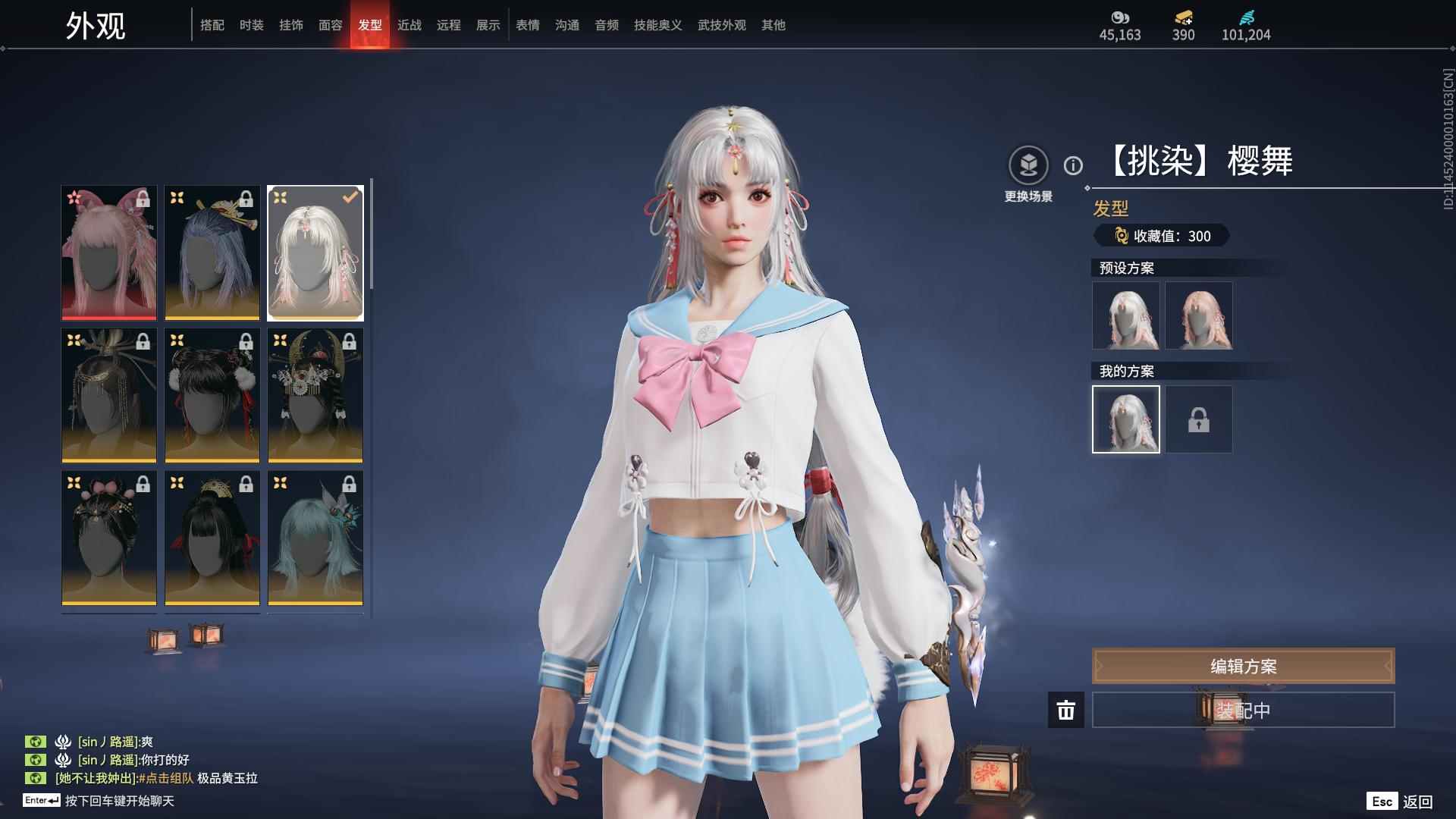Switch to the 时装 tab

[251, 25]
